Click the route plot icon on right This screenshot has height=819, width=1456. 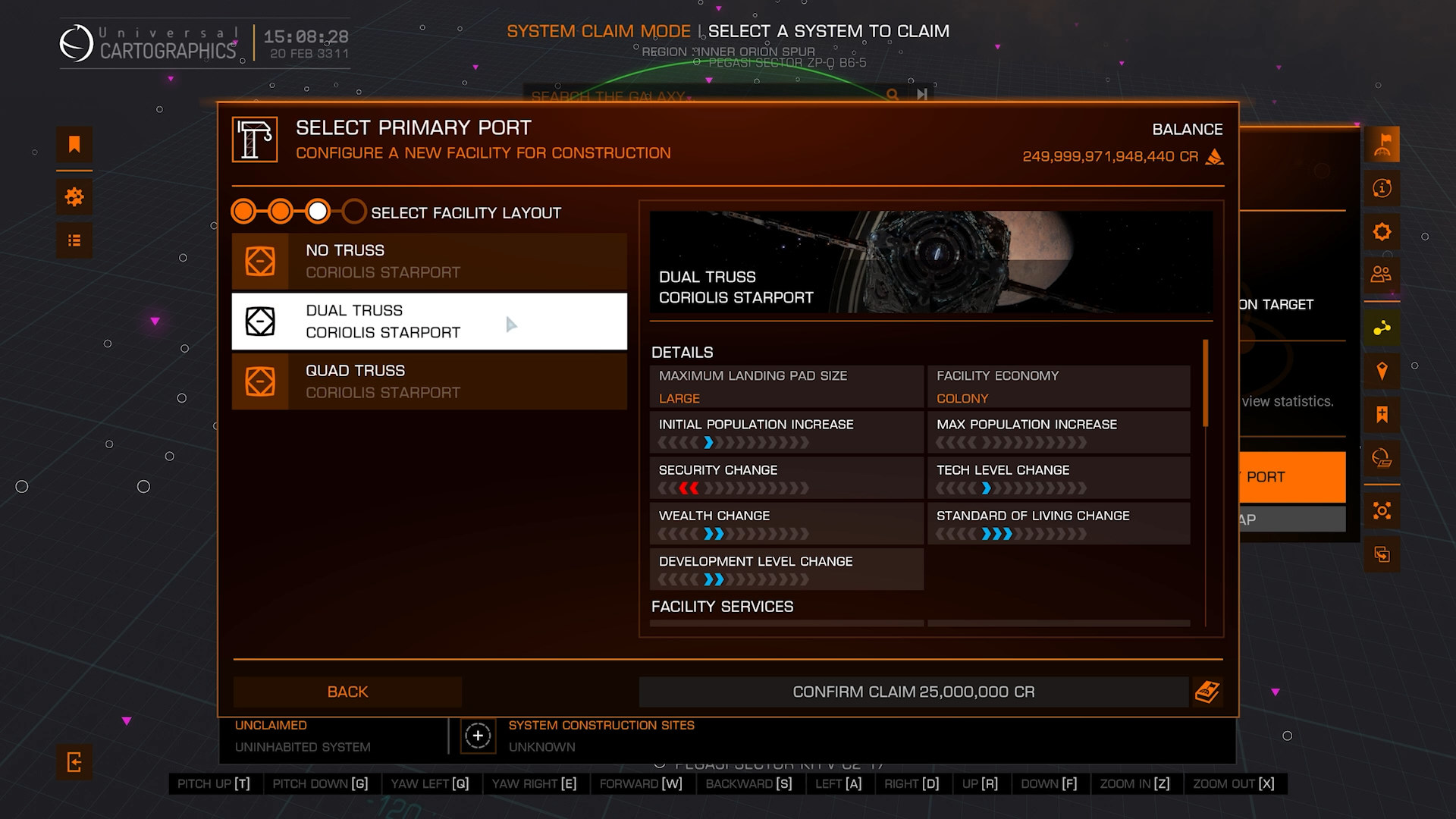(1382, 328)
